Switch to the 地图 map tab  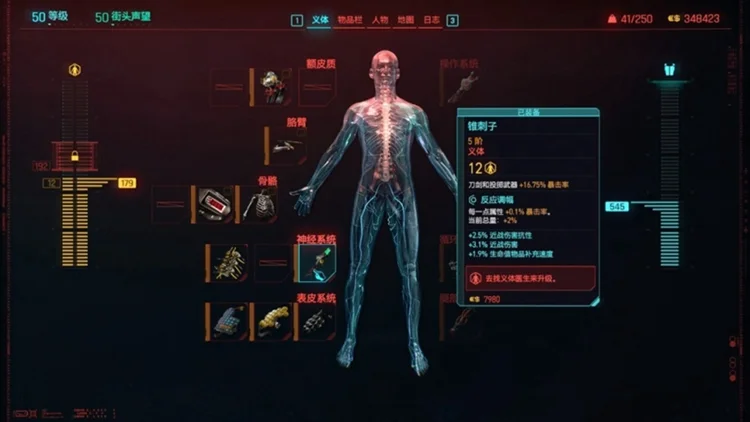click(406, 20)
